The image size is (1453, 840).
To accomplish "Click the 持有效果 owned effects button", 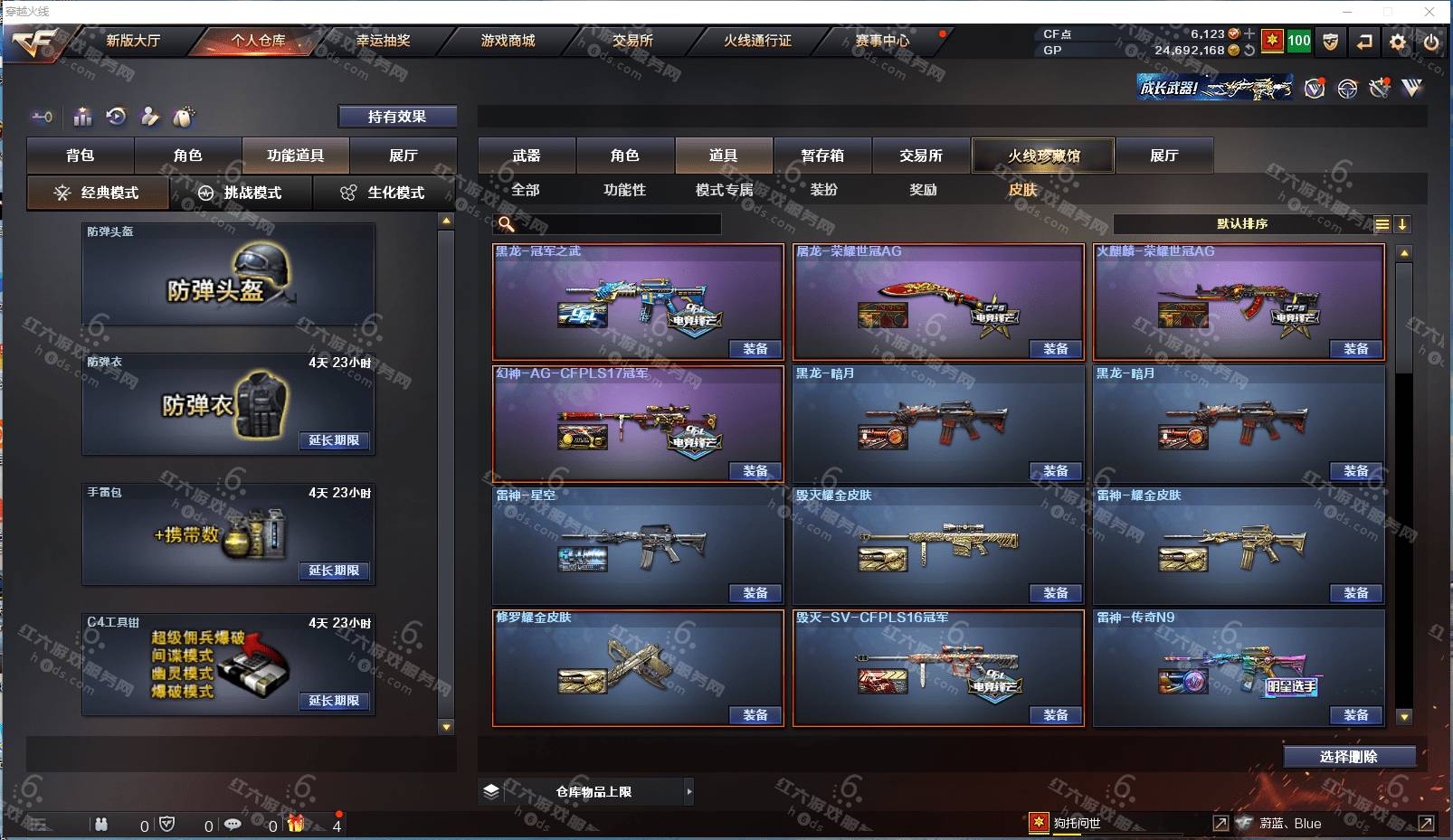I will 397,117.
